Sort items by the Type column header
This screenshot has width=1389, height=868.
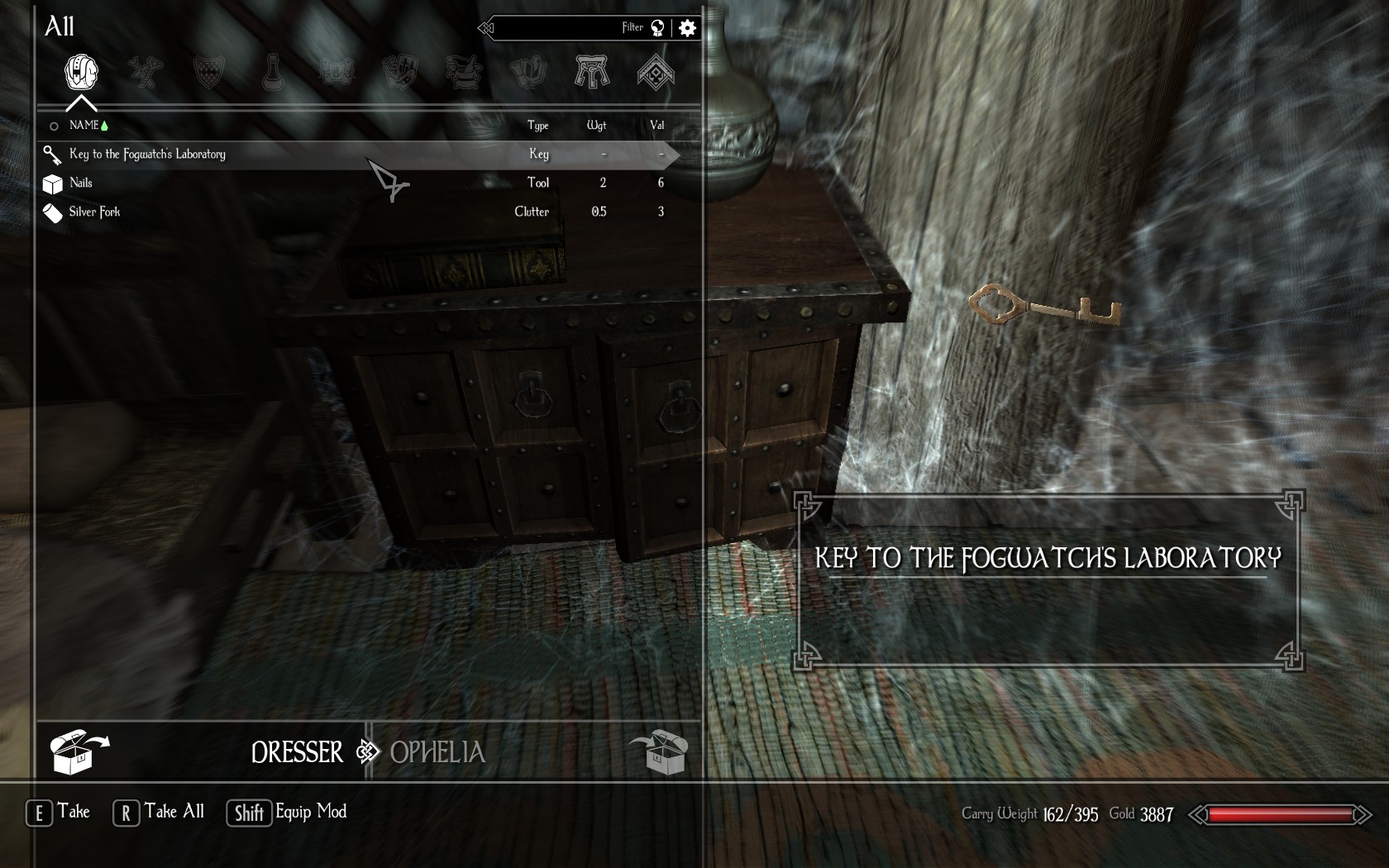(x=537, y=126)
